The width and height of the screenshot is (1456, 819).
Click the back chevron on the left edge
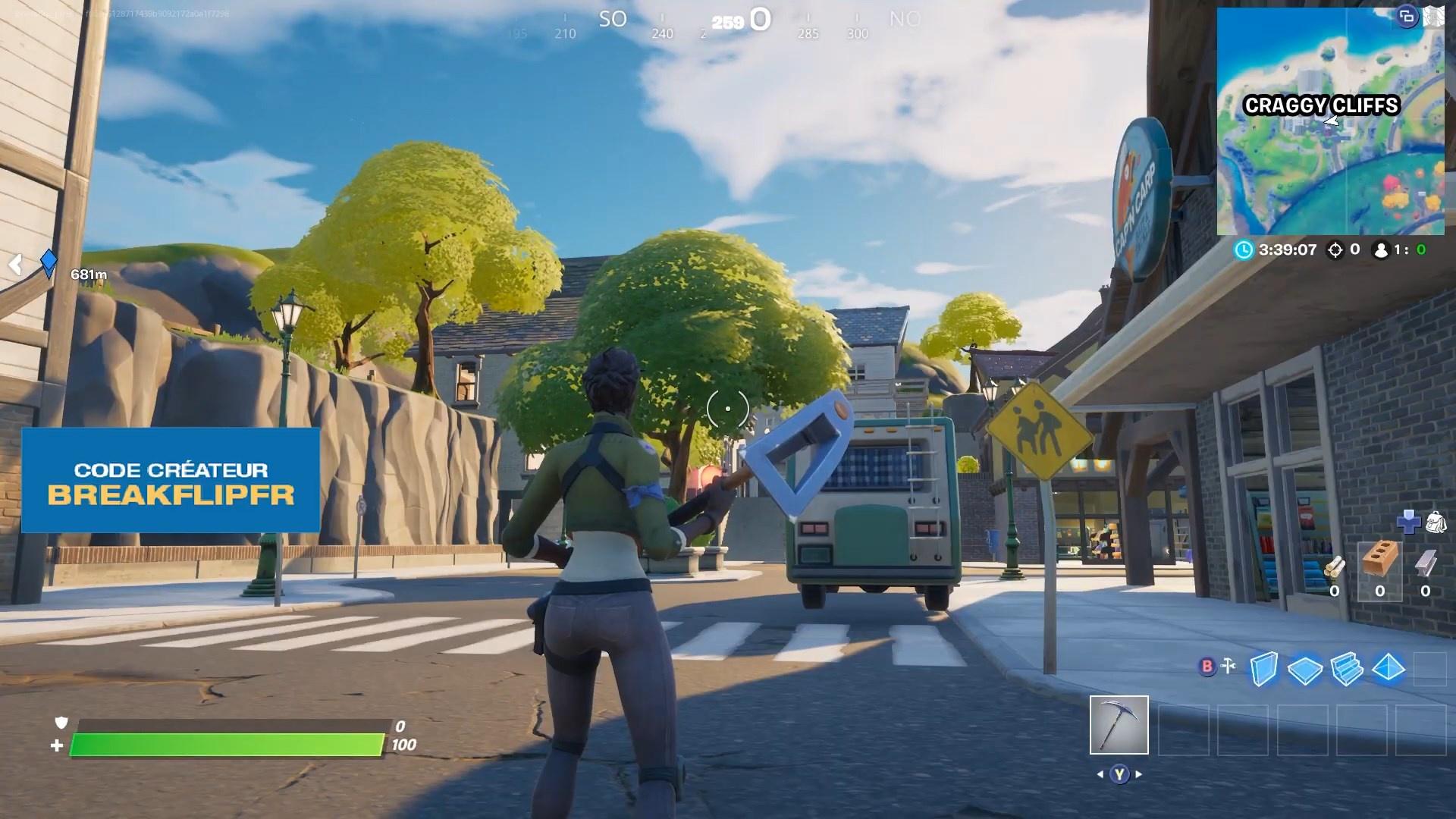(15, 265)
